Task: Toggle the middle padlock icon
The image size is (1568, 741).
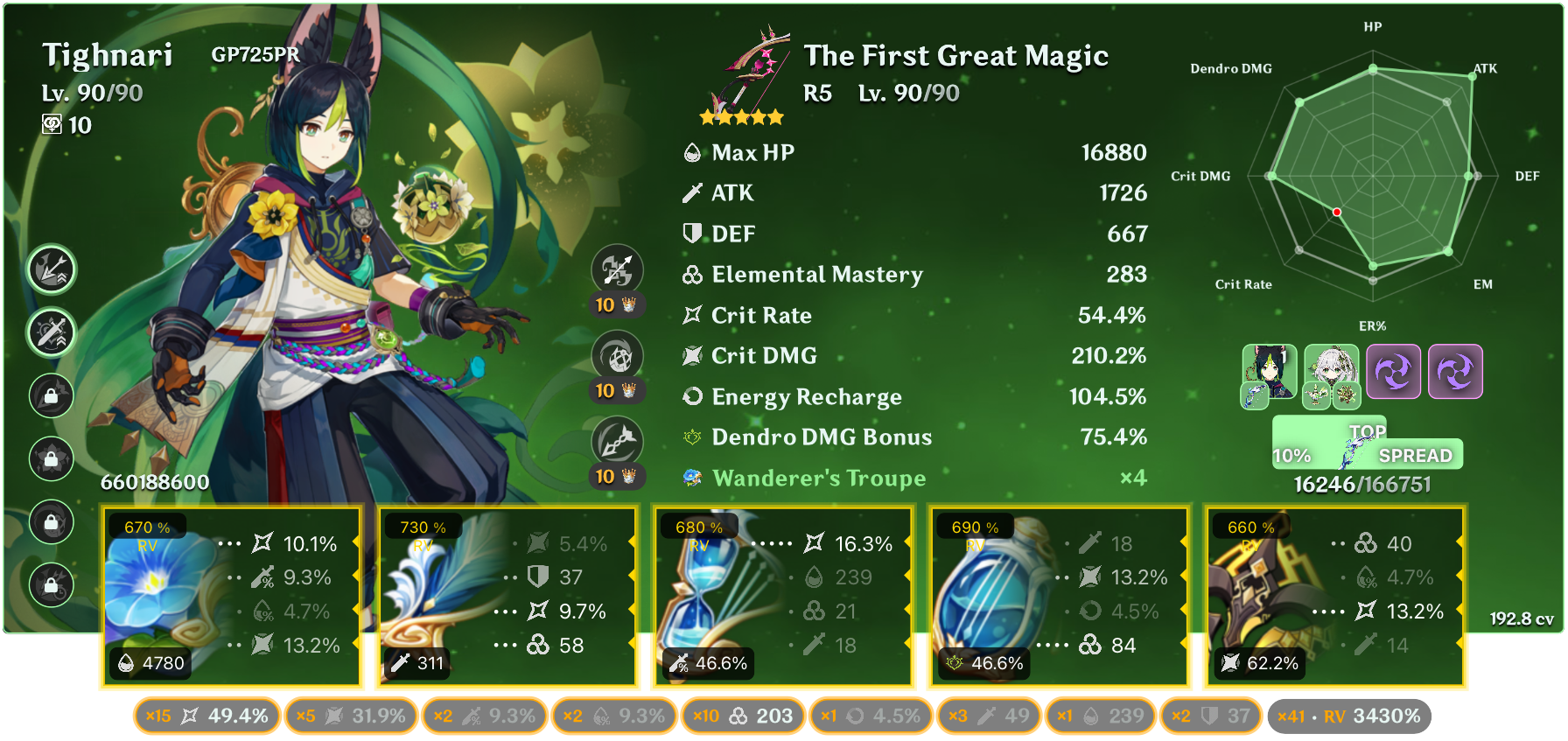Action: [x=51, y=459]
